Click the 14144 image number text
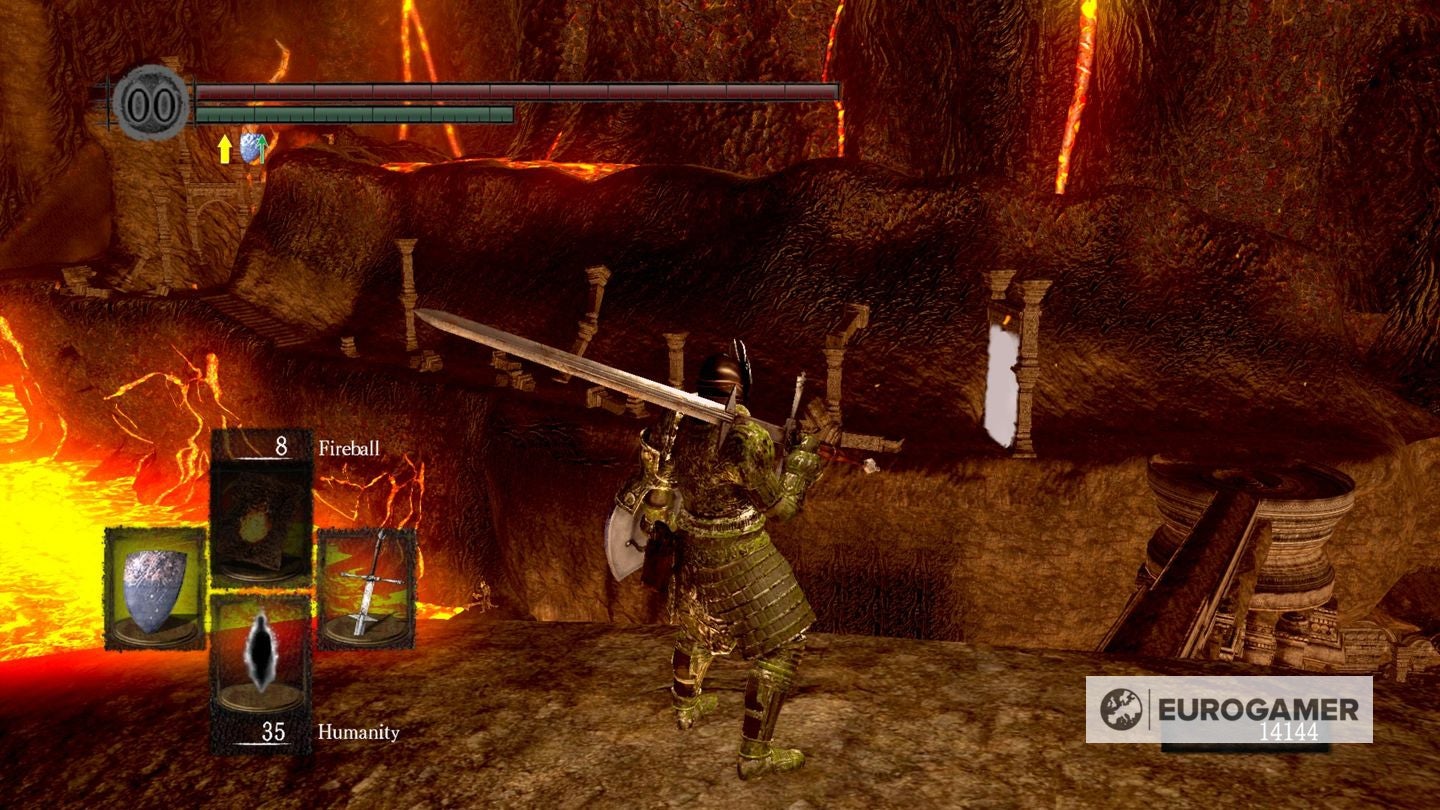The image size is (1440, 810). [x=1287, y=731]
